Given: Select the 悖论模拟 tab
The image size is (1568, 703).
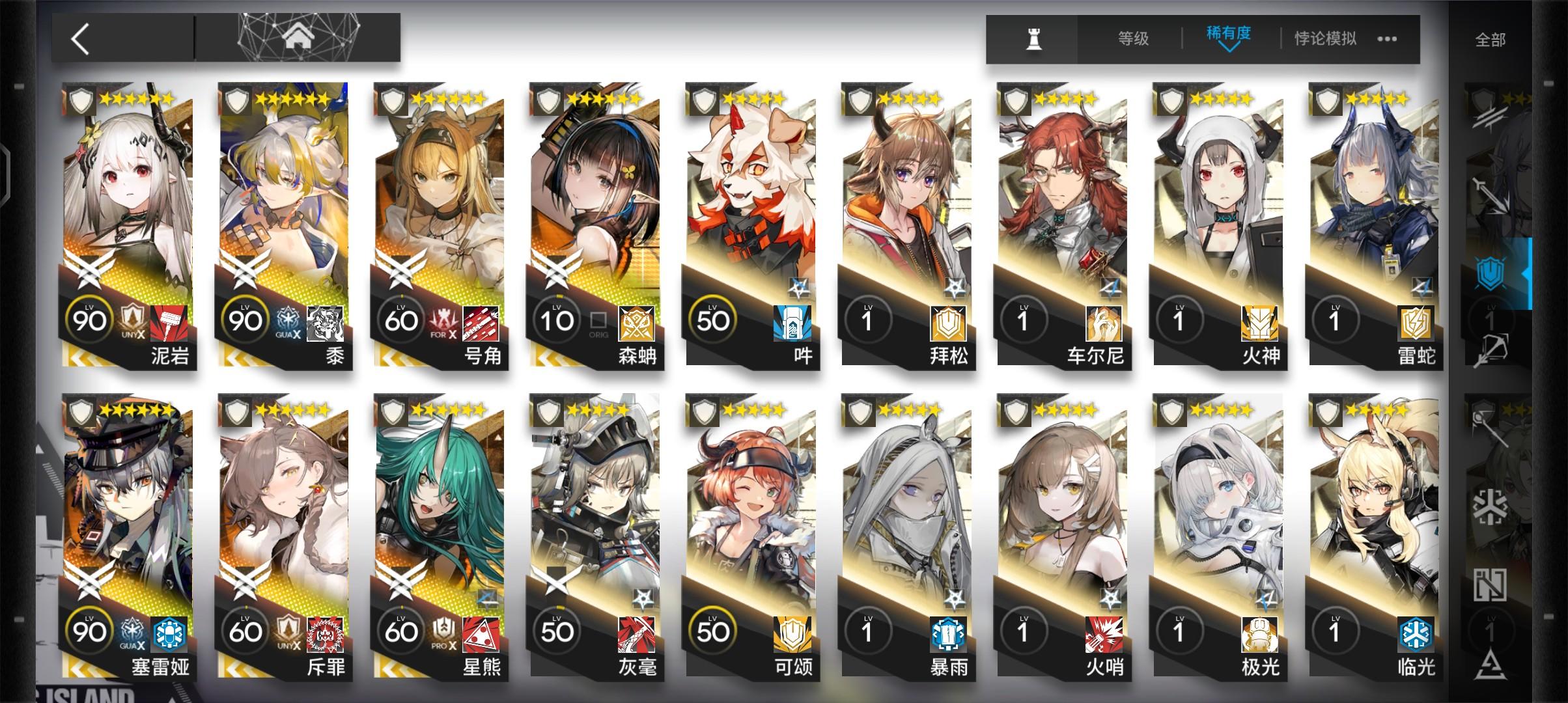Looking at the screenshot, I should pos(1323,38).
